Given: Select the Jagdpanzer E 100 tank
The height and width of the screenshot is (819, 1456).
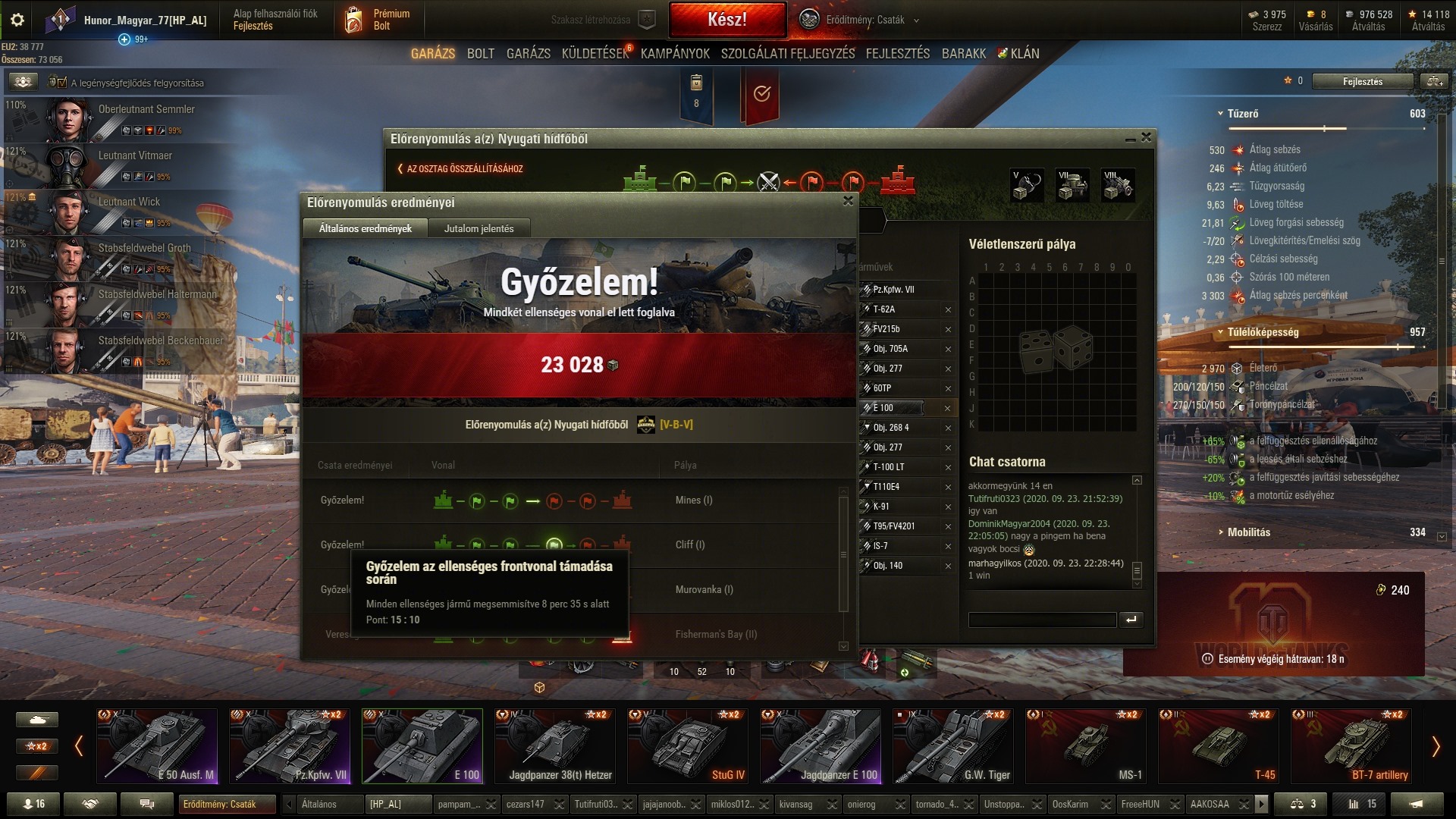Looking at the screenshot, I should point(821,746).
